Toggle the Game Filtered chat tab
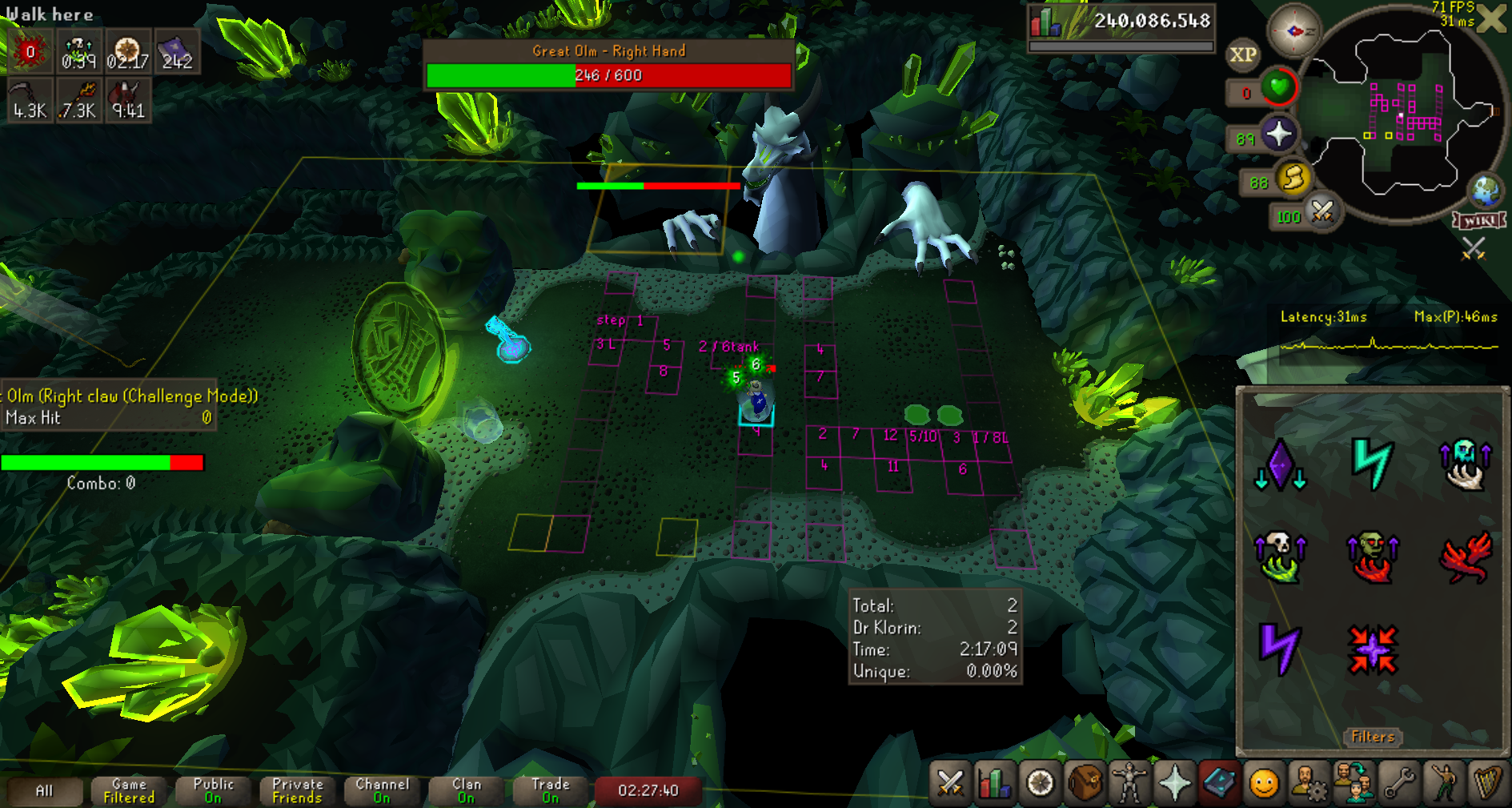 [x=129, y=790]
